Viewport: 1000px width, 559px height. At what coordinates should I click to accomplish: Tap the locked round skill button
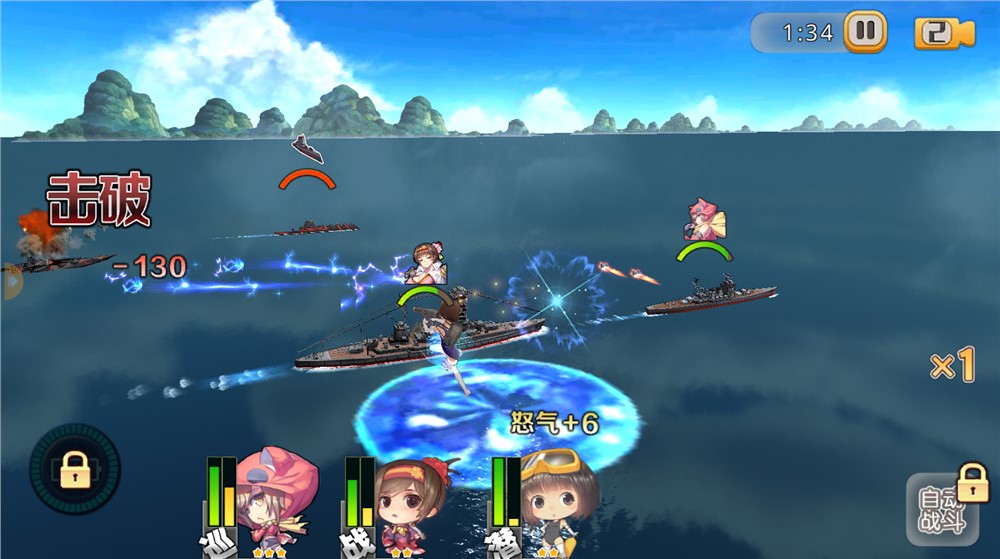coord(75,469)
